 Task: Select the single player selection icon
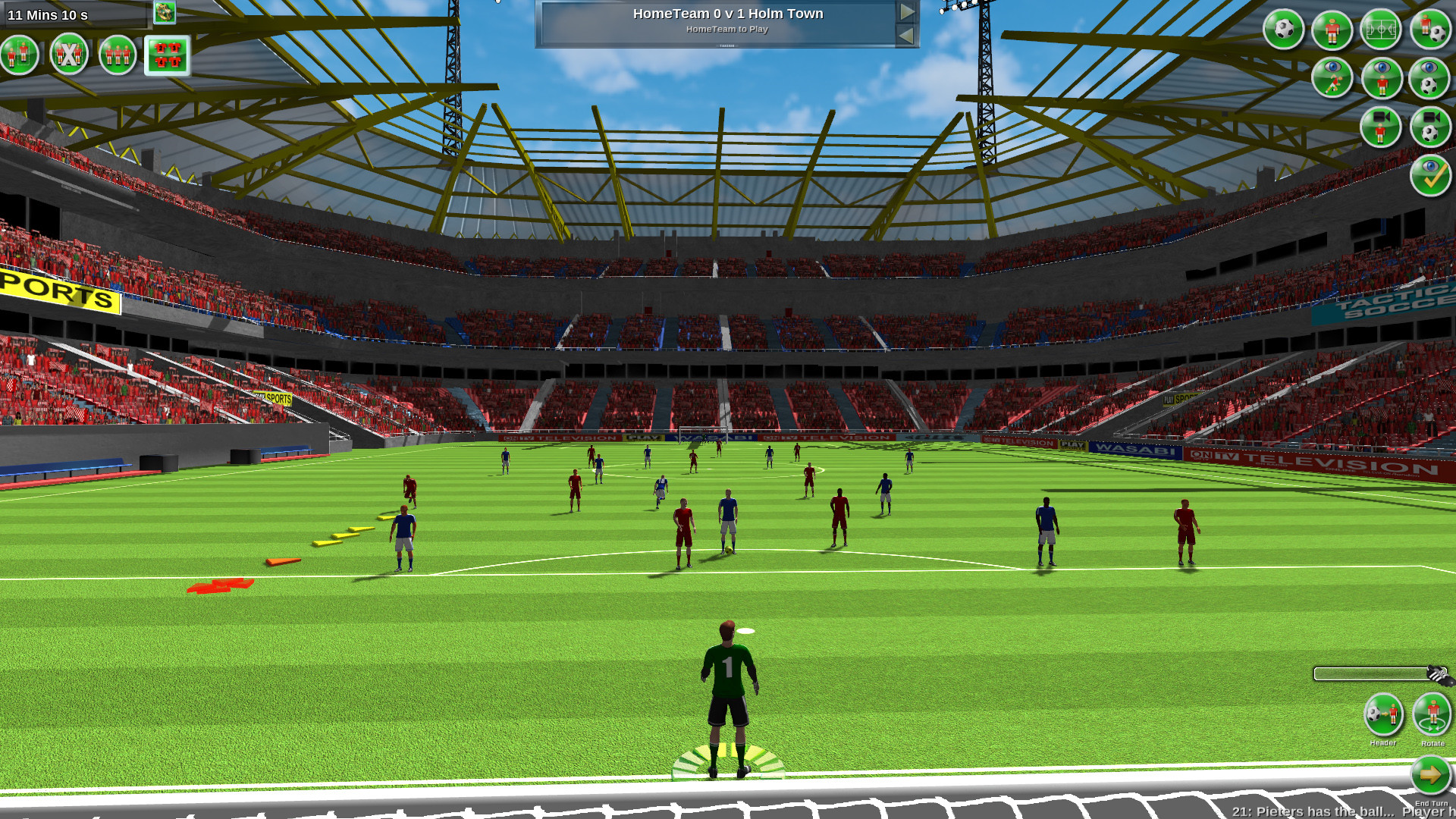click(20, 55)
